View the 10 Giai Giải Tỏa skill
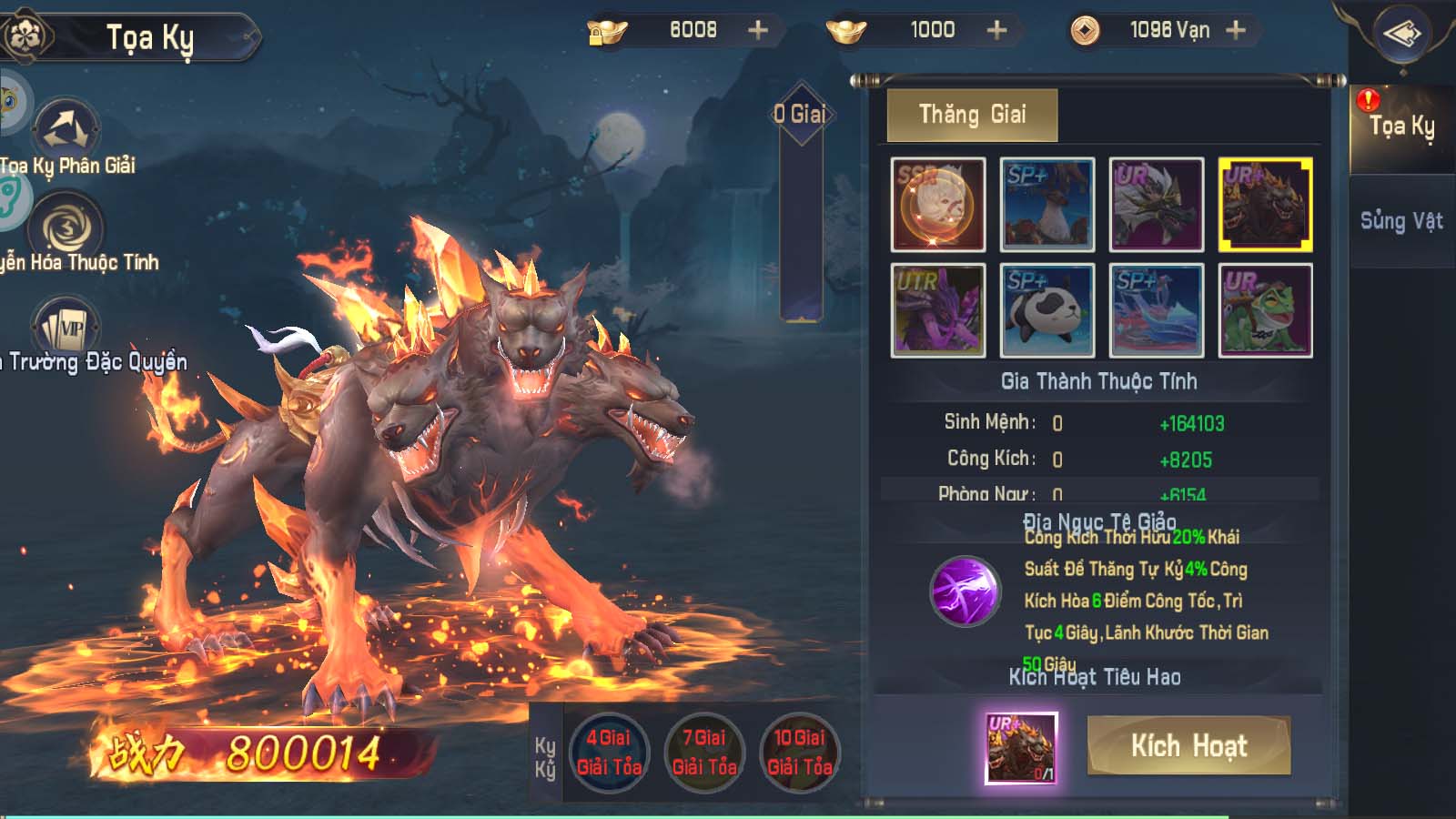 (x=800, y=753)
